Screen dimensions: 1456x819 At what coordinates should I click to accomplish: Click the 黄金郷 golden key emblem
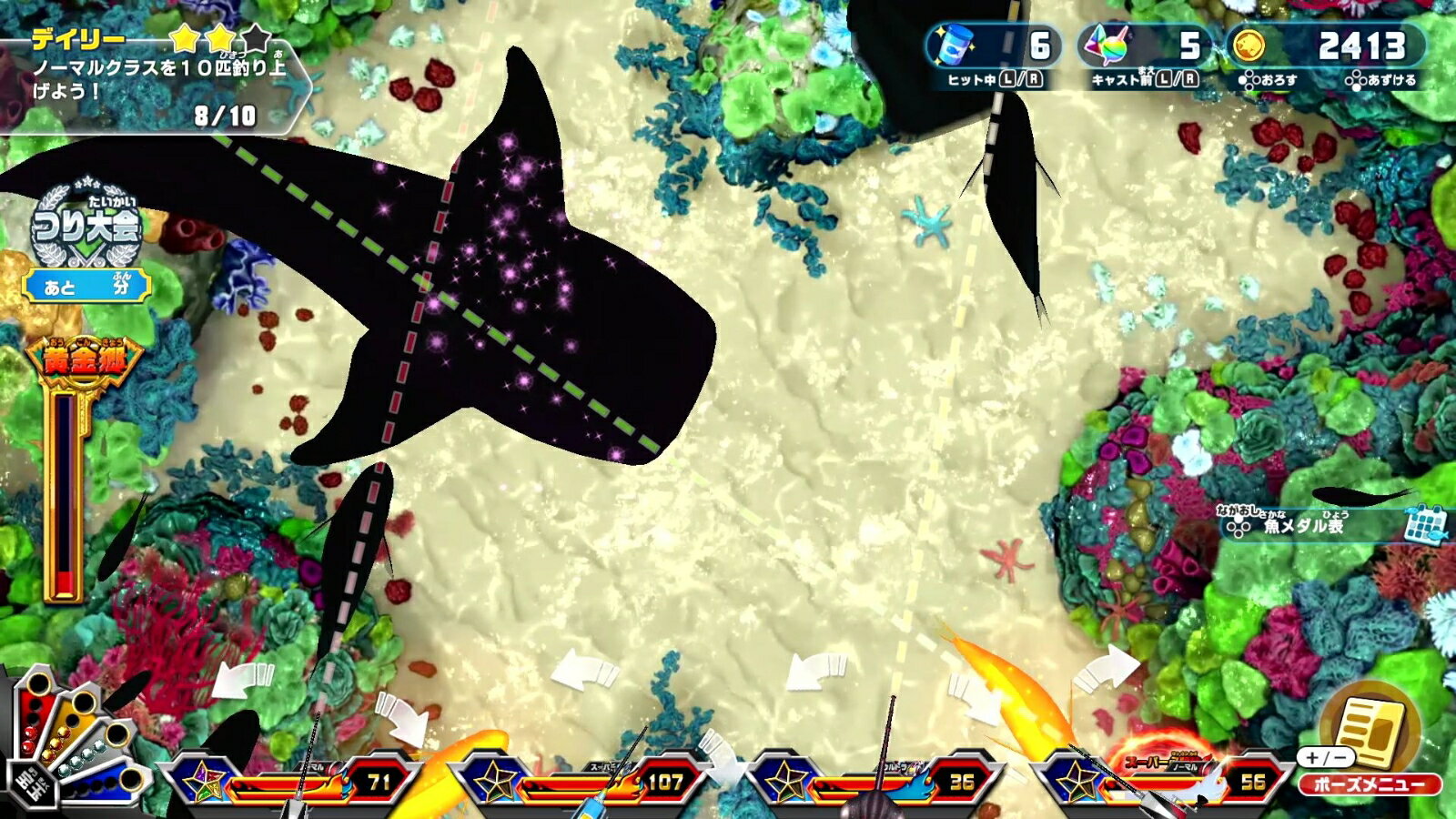86,359
